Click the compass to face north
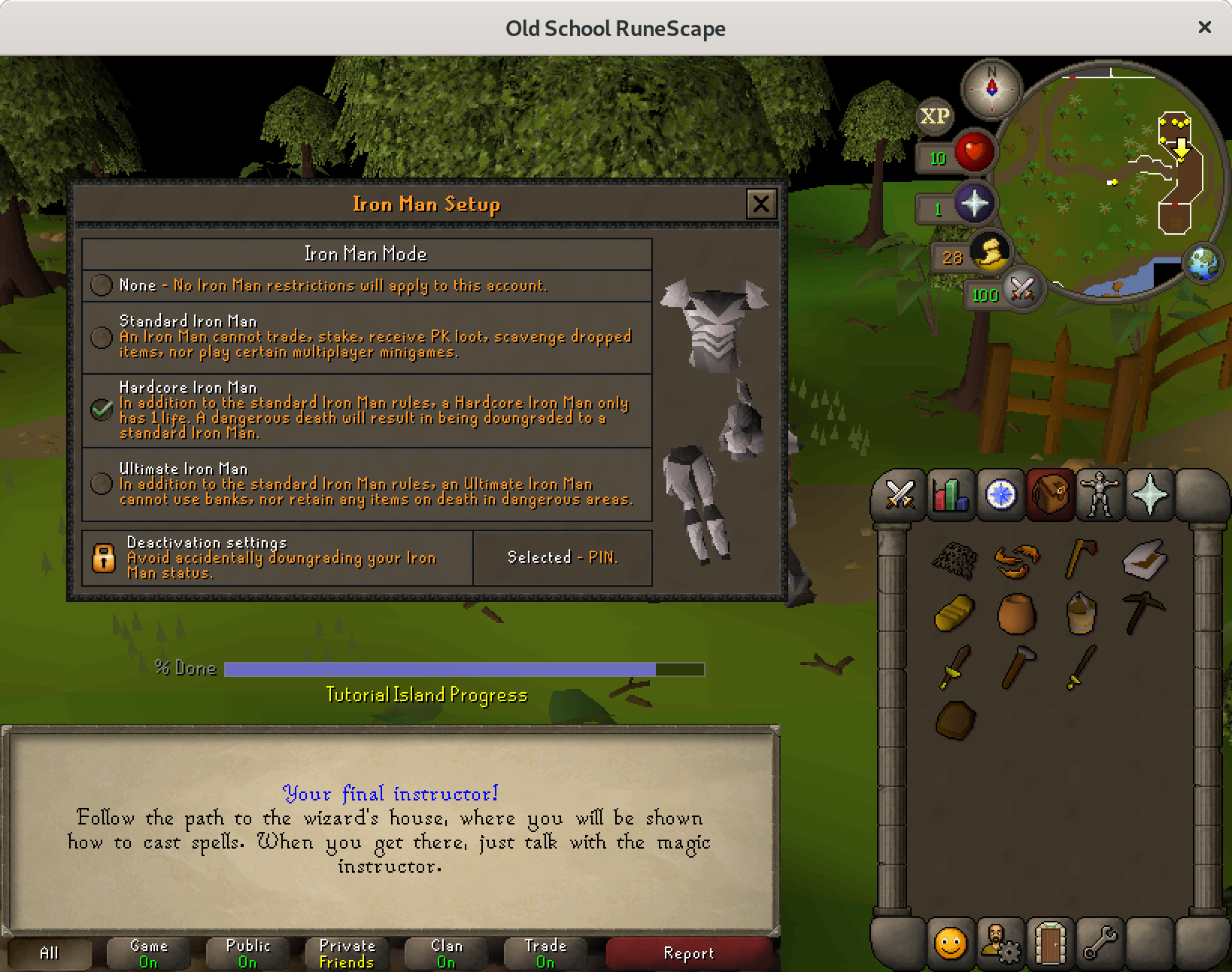1232x972 pixels. point(991,87)
